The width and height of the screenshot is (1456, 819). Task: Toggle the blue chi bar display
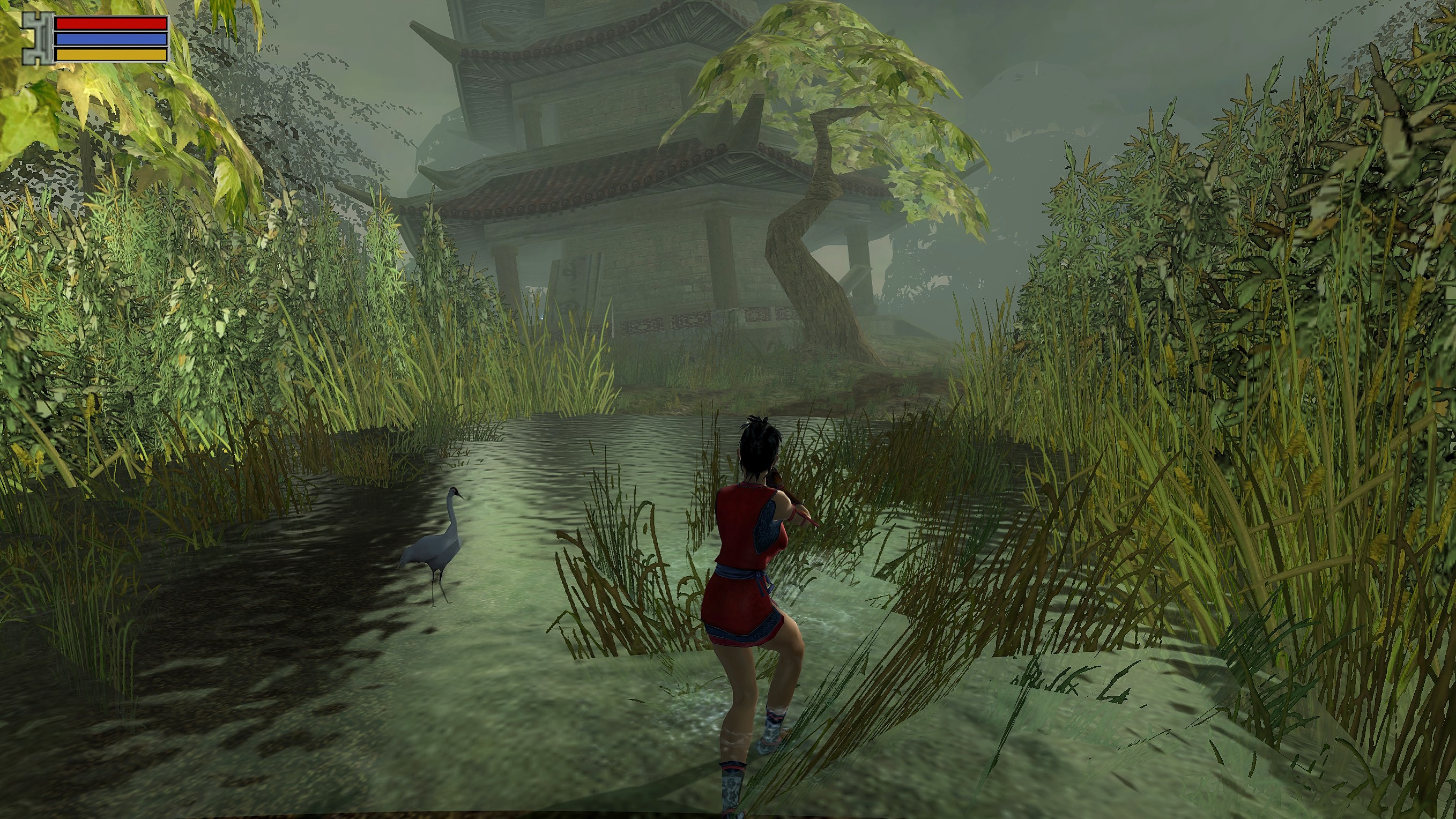[110, 39]
